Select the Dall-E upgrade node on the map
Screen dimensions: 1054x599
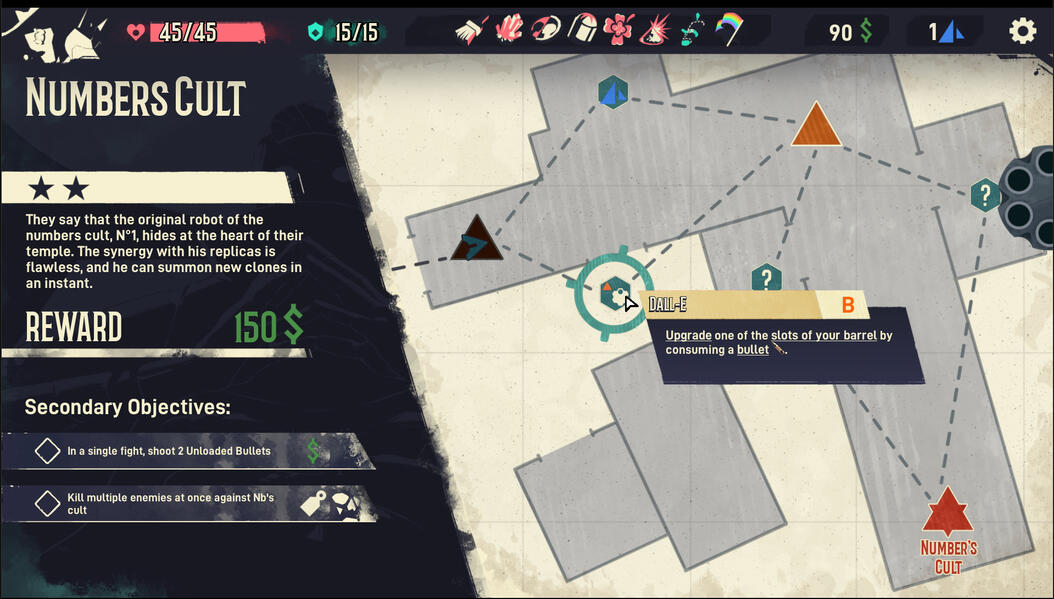612,294
